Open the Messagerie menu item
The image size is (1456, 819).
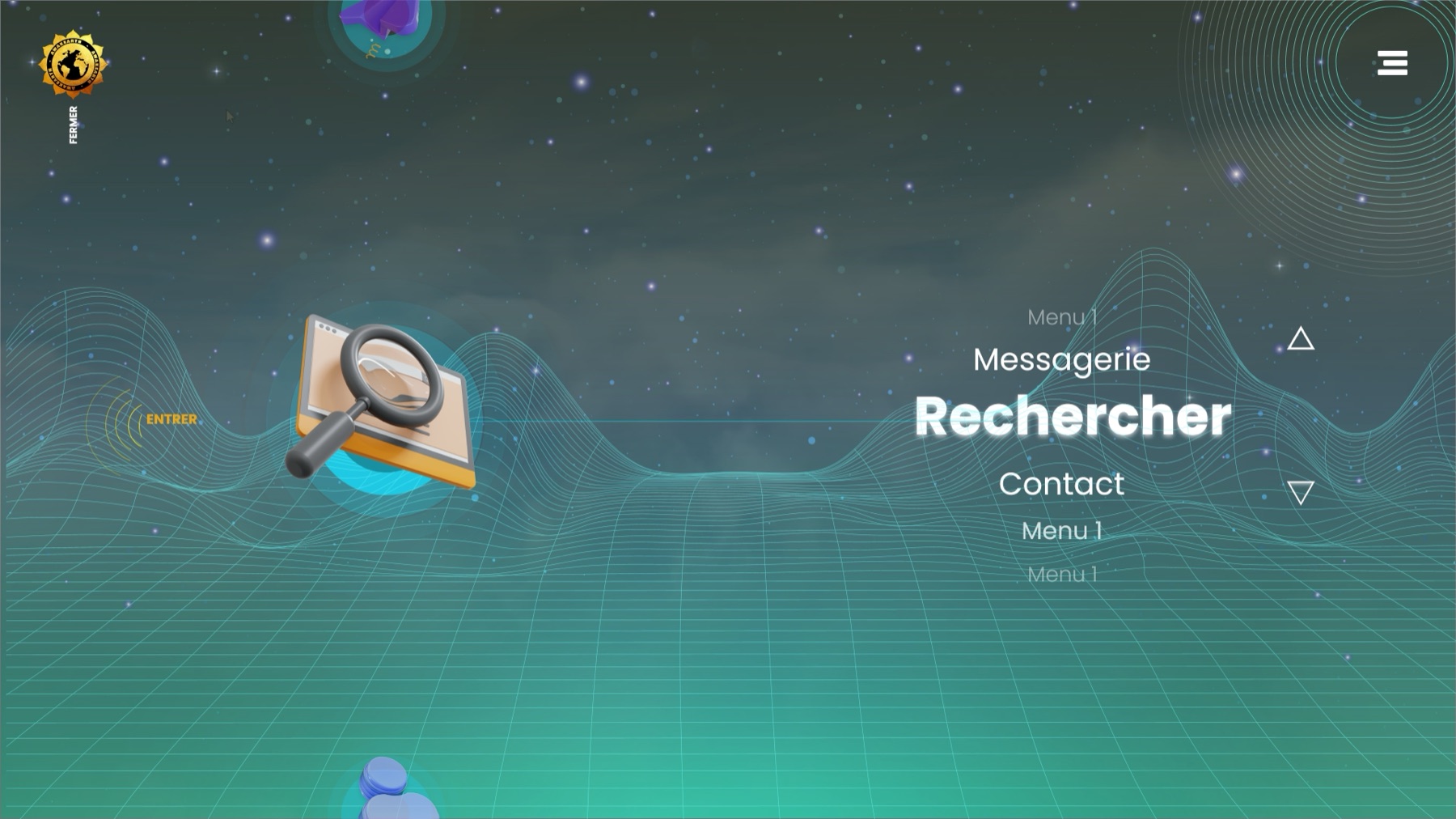(x=1062, y=359)
